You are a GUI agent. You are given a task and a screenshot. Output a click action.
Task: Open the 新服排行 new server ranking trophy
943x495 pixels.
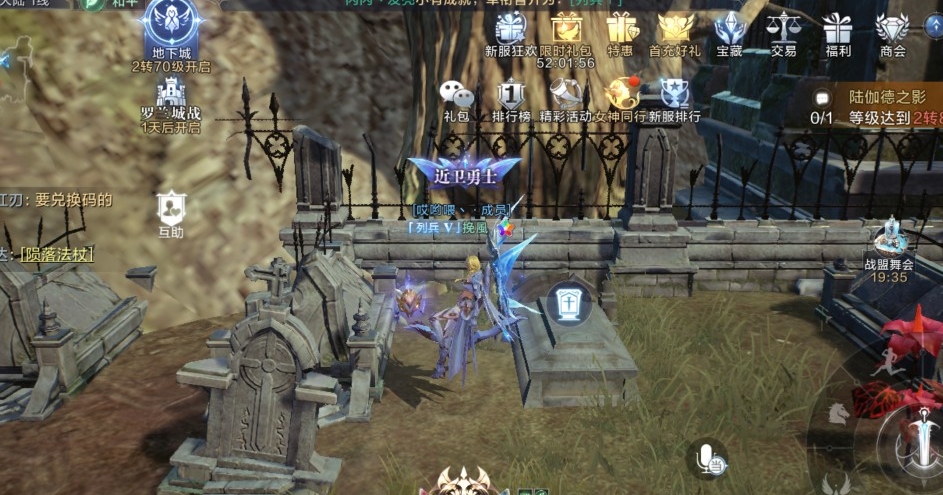click(x=675, y=94)
